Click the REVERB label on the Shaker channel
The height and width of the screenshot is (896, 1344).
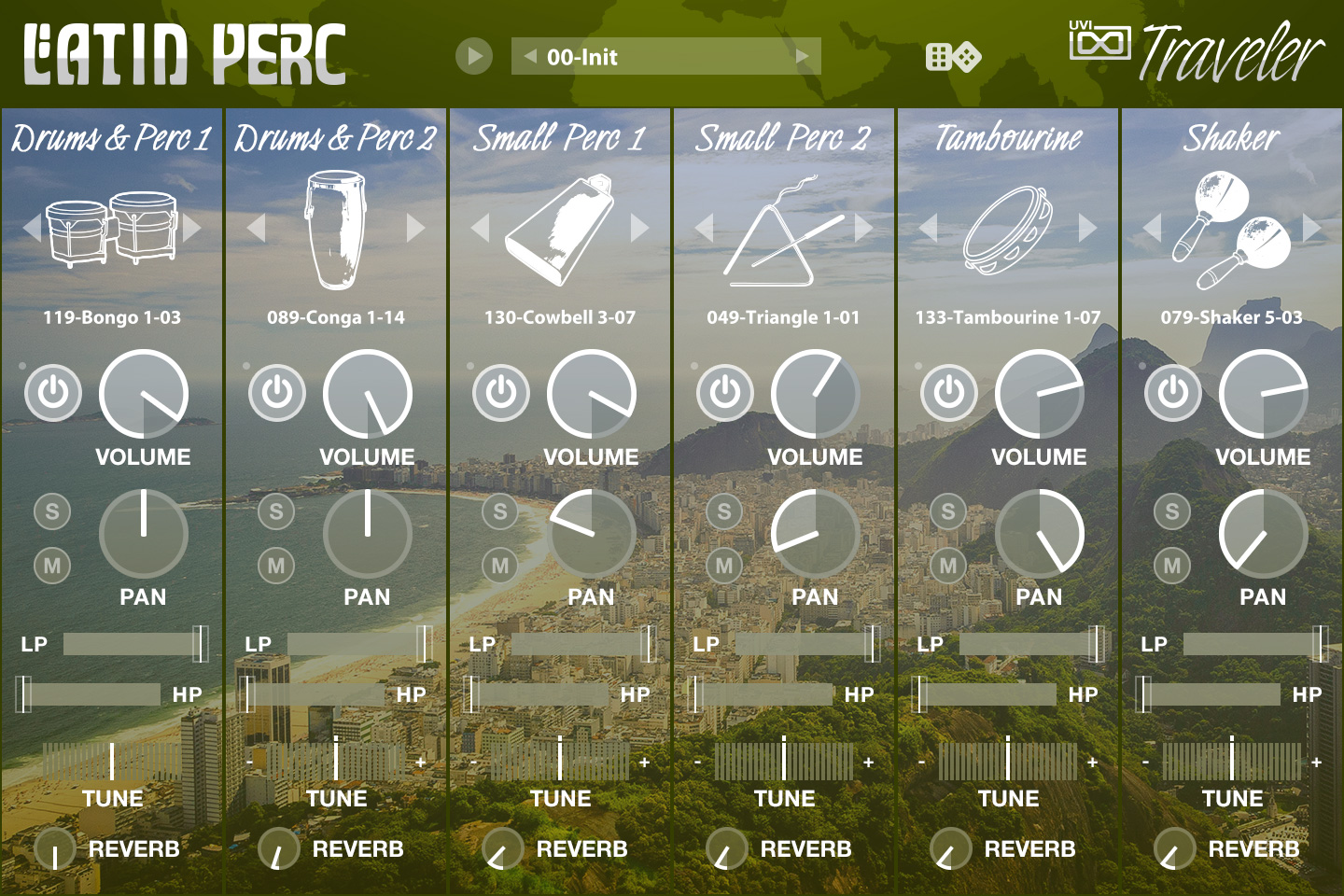(x=1254, y=849)
